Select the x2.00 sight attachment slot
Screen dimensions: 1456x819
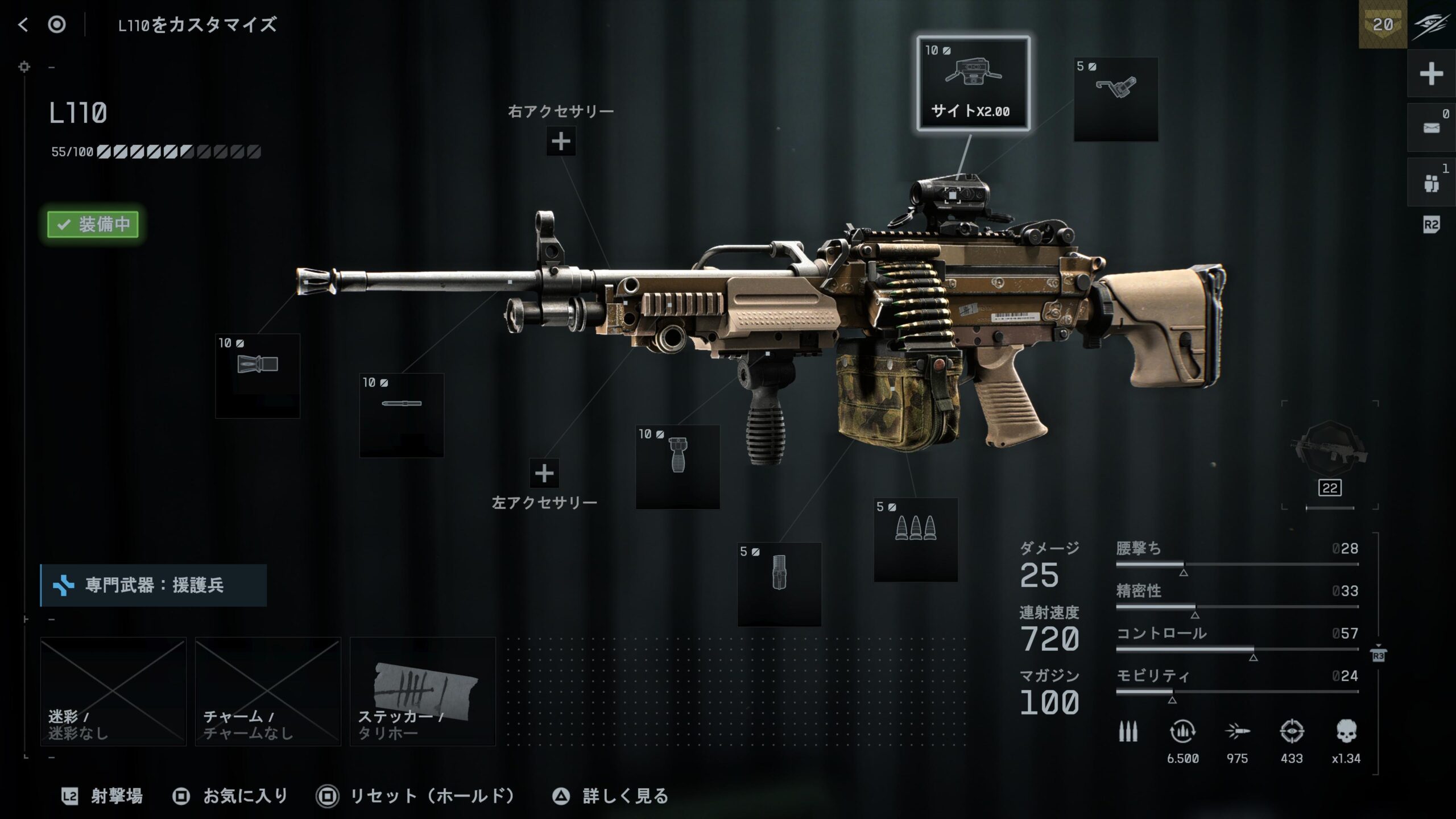coord(973,84)
